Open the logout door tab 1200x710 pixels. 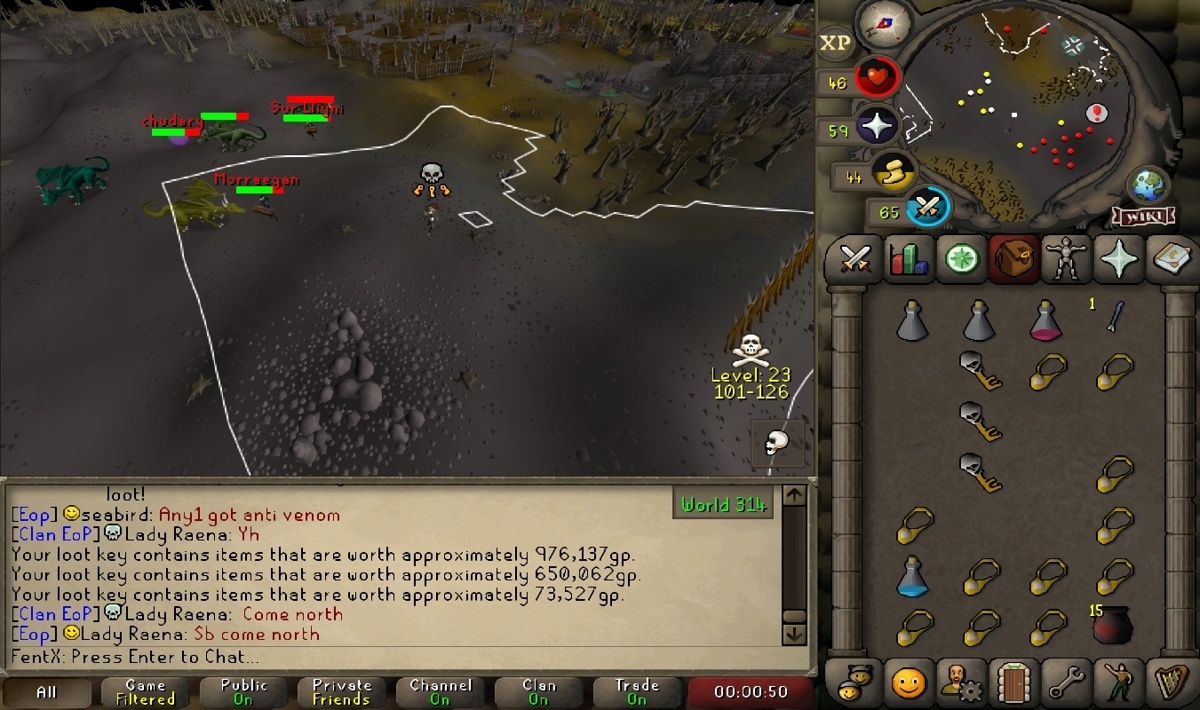[x=1010, y=684]
